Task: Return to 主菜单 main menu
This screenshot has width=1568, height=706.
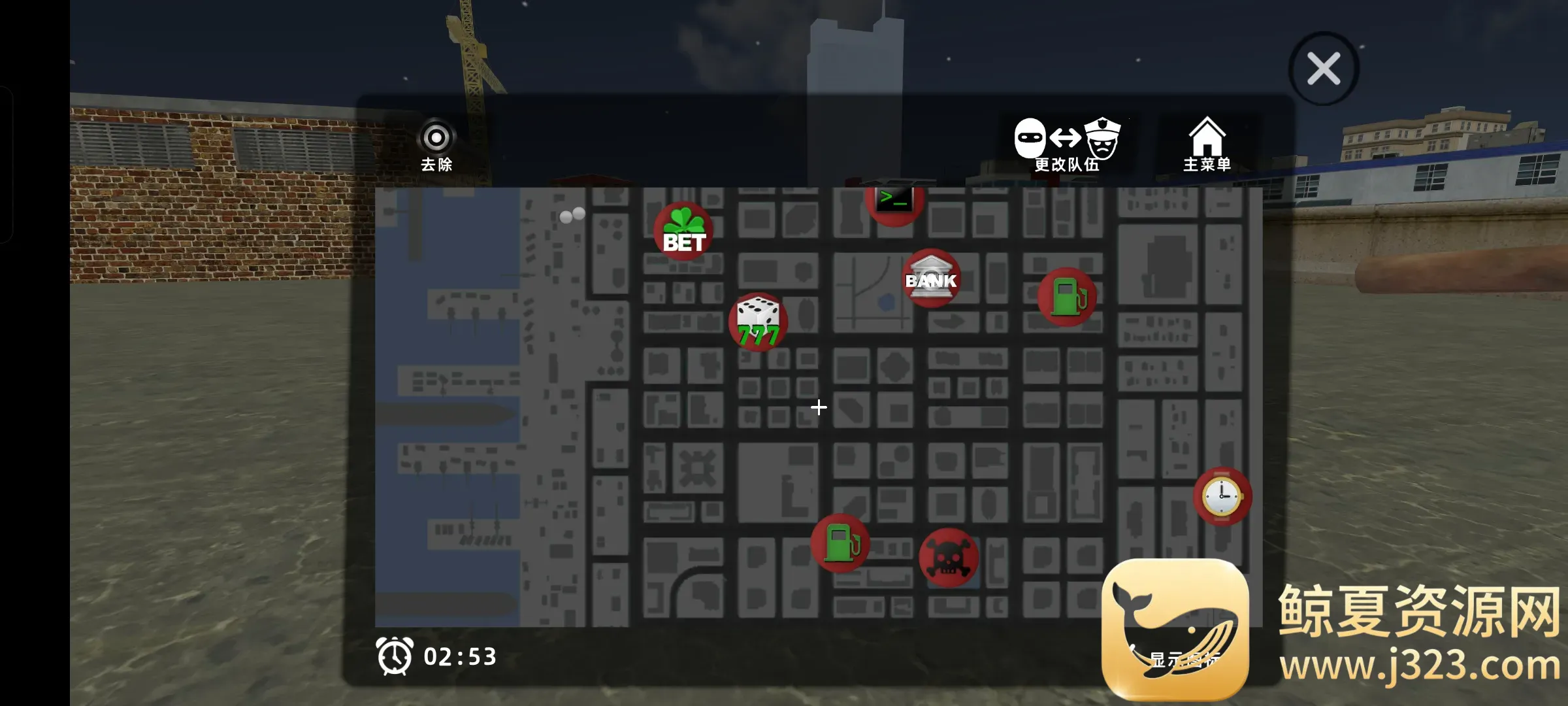Action: 1207,144
